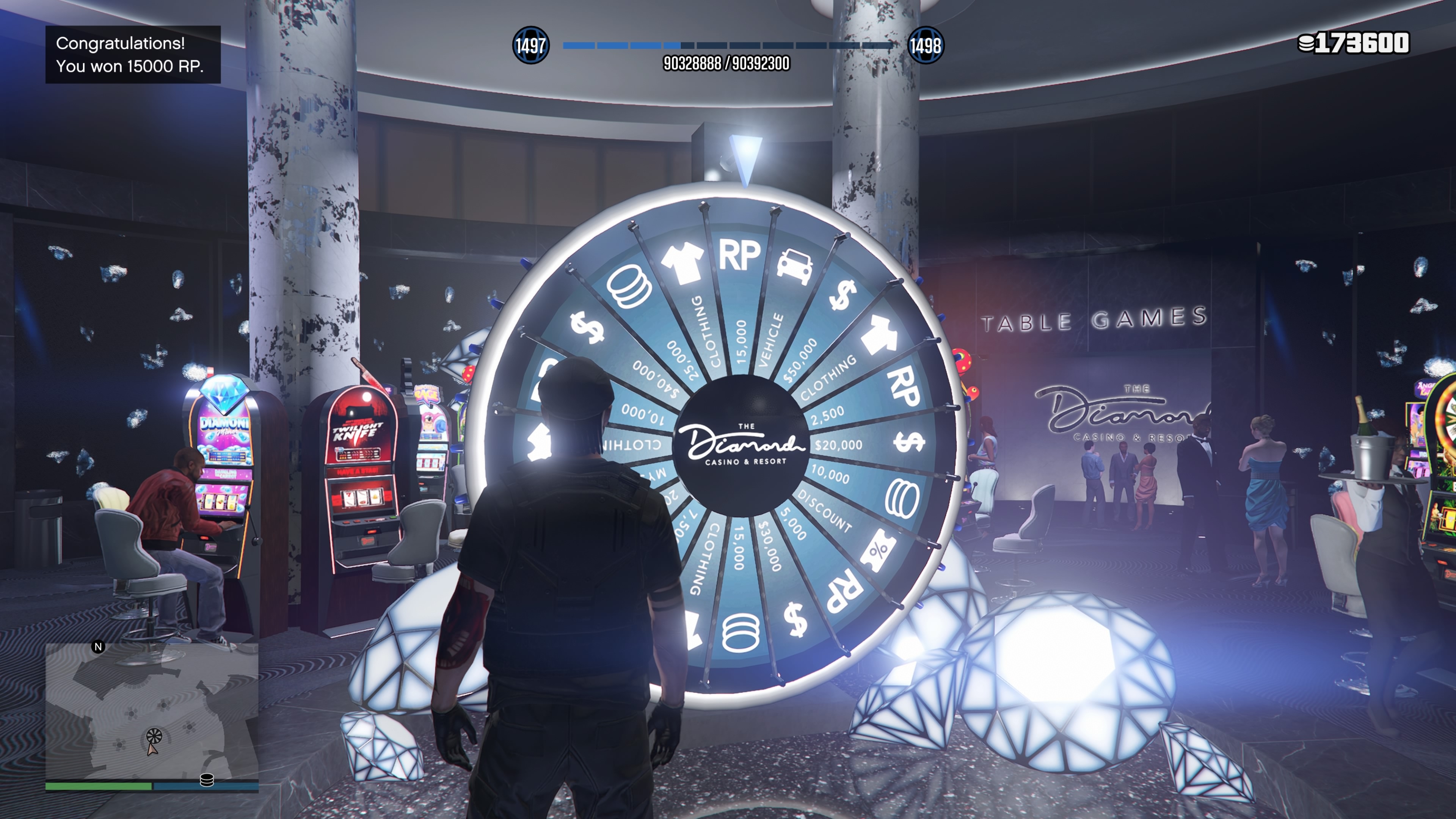The width and height of the screenshot is (1456, 819).
Task: Click the casino chips blip on the minimap
Action: [207, 780]
